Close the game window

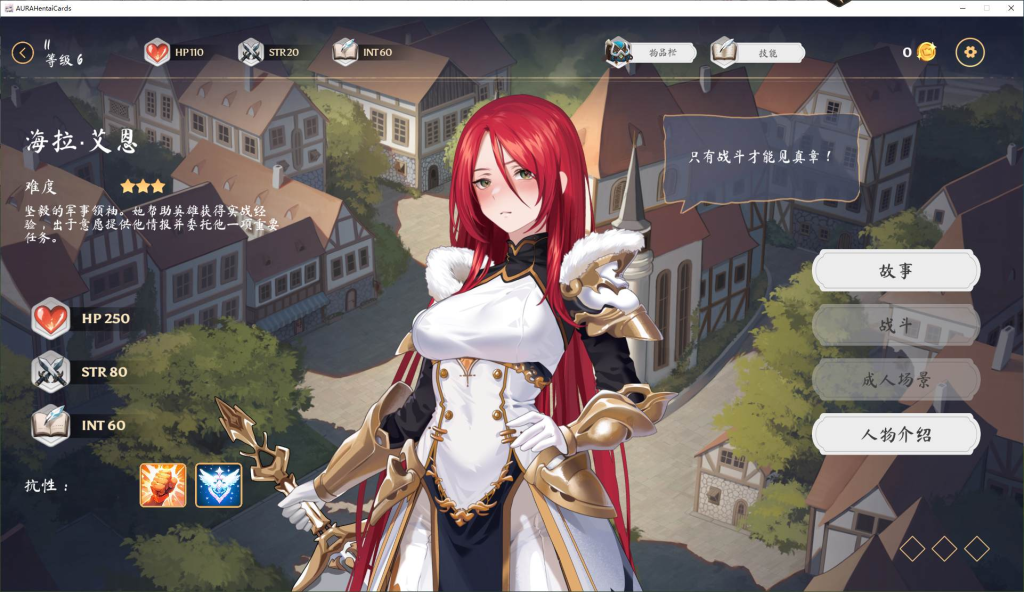pyautogui.click(x=1009, y=8)
